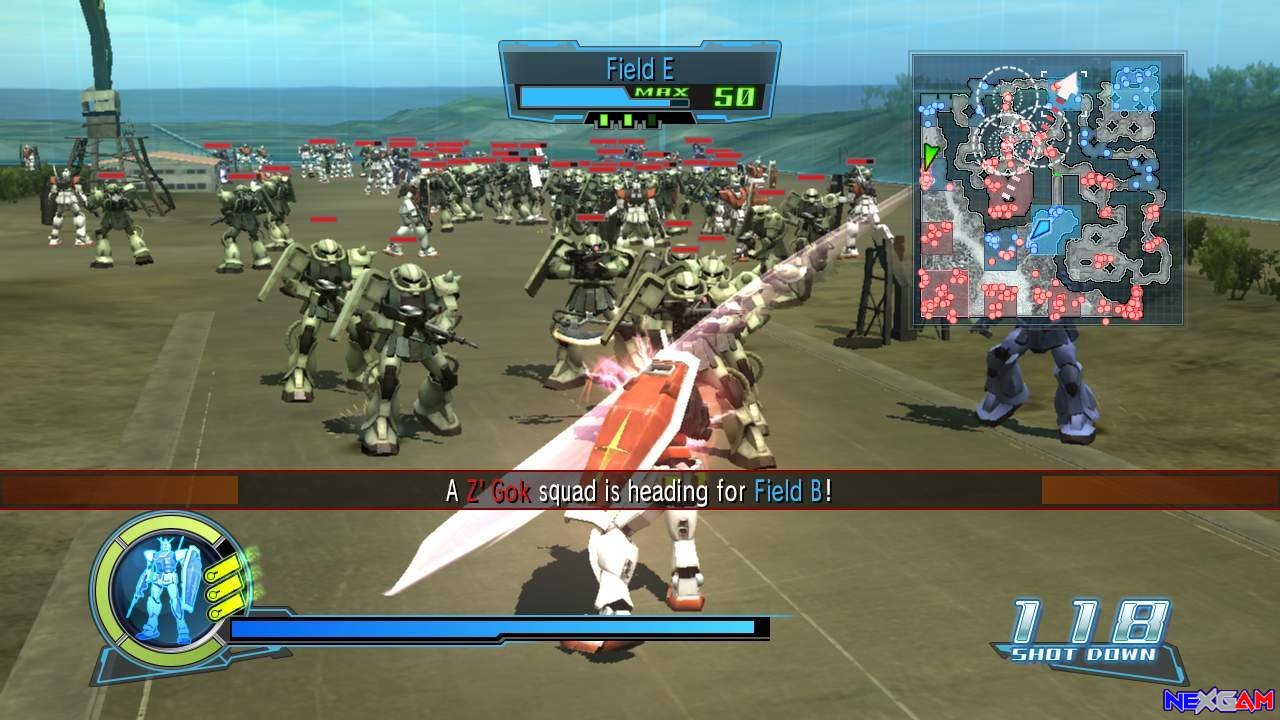1280x720 pixels.
Task: Open the NEXGAM watermark logo
Action: coord(1218,700)
